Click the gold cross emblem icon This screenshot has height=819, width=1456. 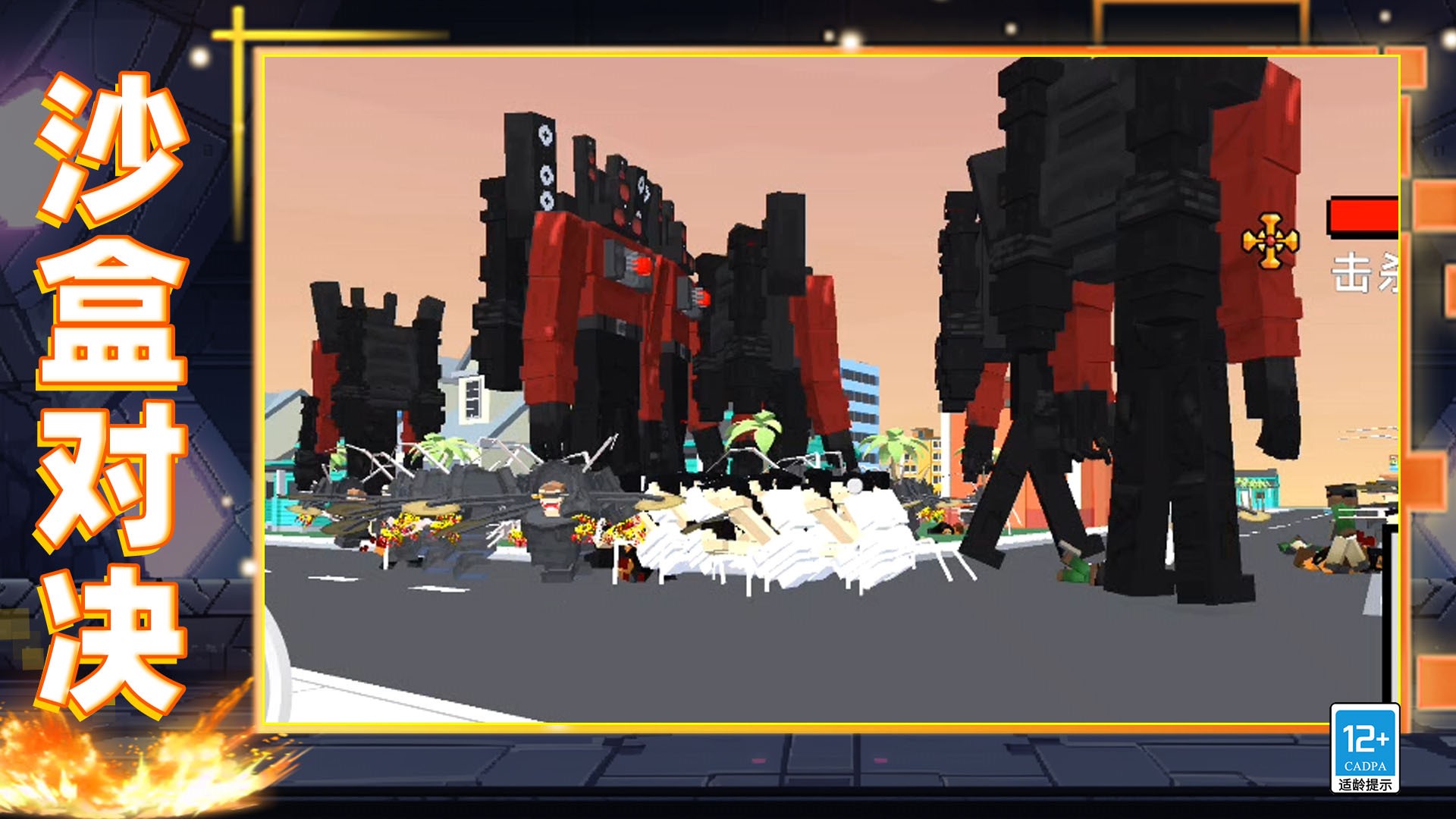click(1270, 241)
